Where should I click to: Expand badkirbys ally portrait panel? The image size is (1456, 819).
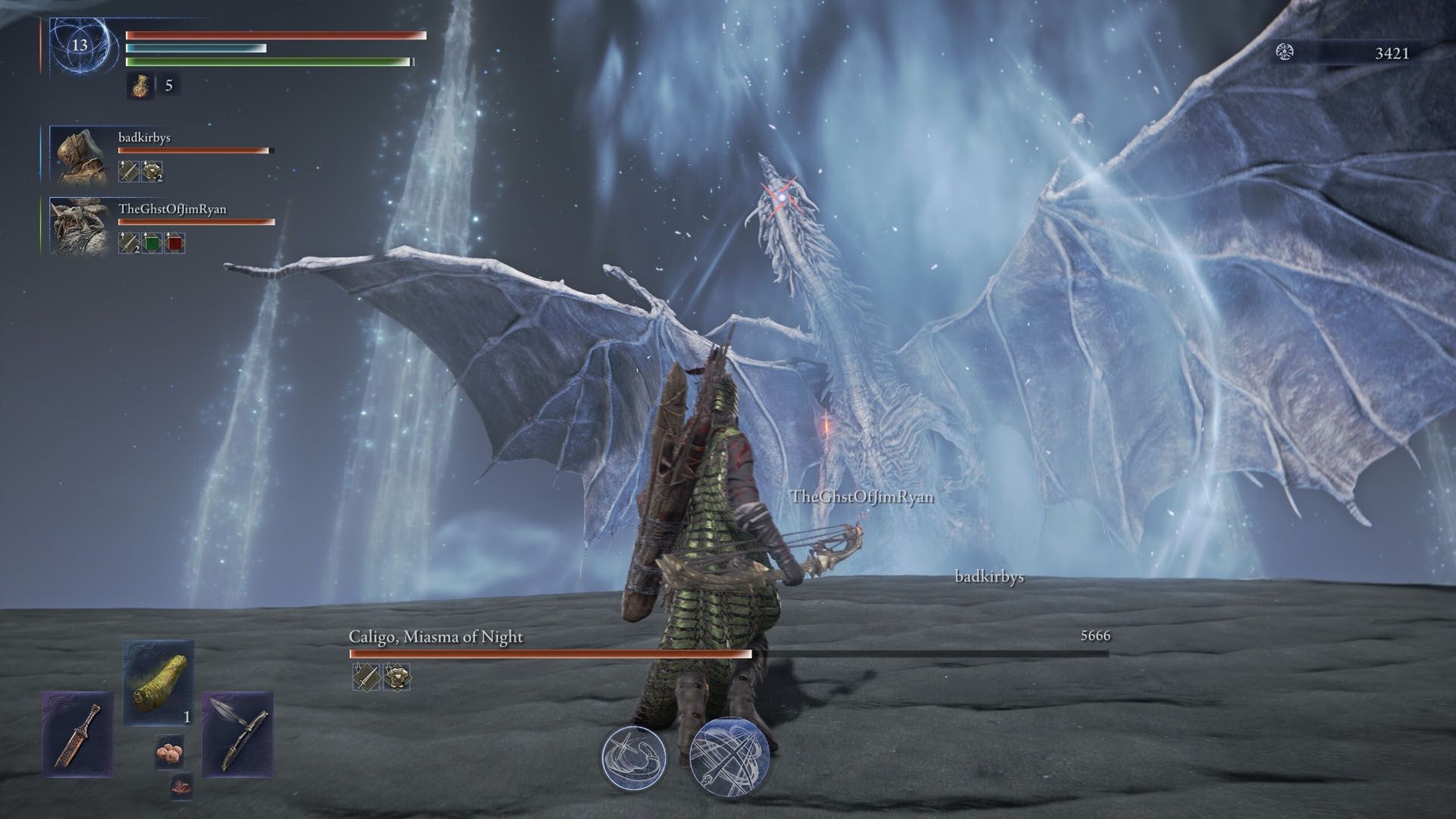pos(80,155)
